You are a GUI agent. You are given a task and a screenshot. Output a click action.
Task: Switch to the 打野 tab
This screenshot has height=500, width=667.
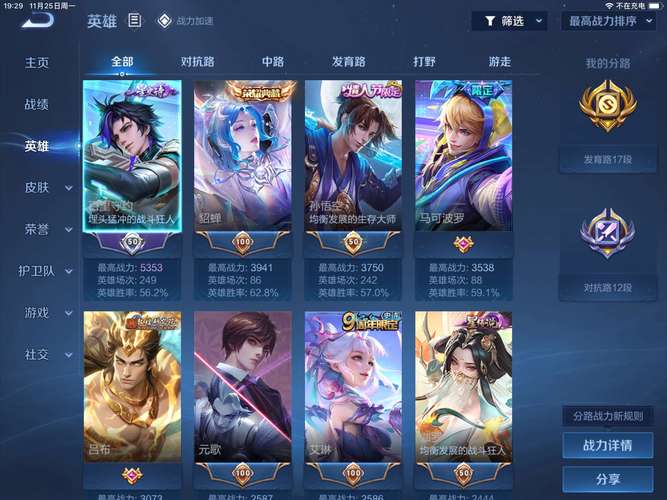(424, 62)
